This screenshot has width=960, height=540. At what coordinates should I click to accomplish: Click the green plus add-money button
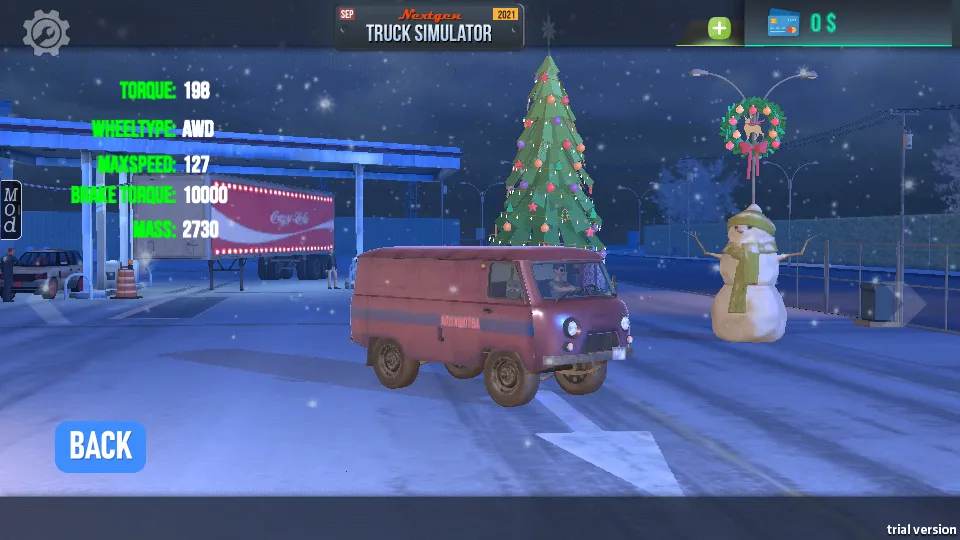pos(719,28)
